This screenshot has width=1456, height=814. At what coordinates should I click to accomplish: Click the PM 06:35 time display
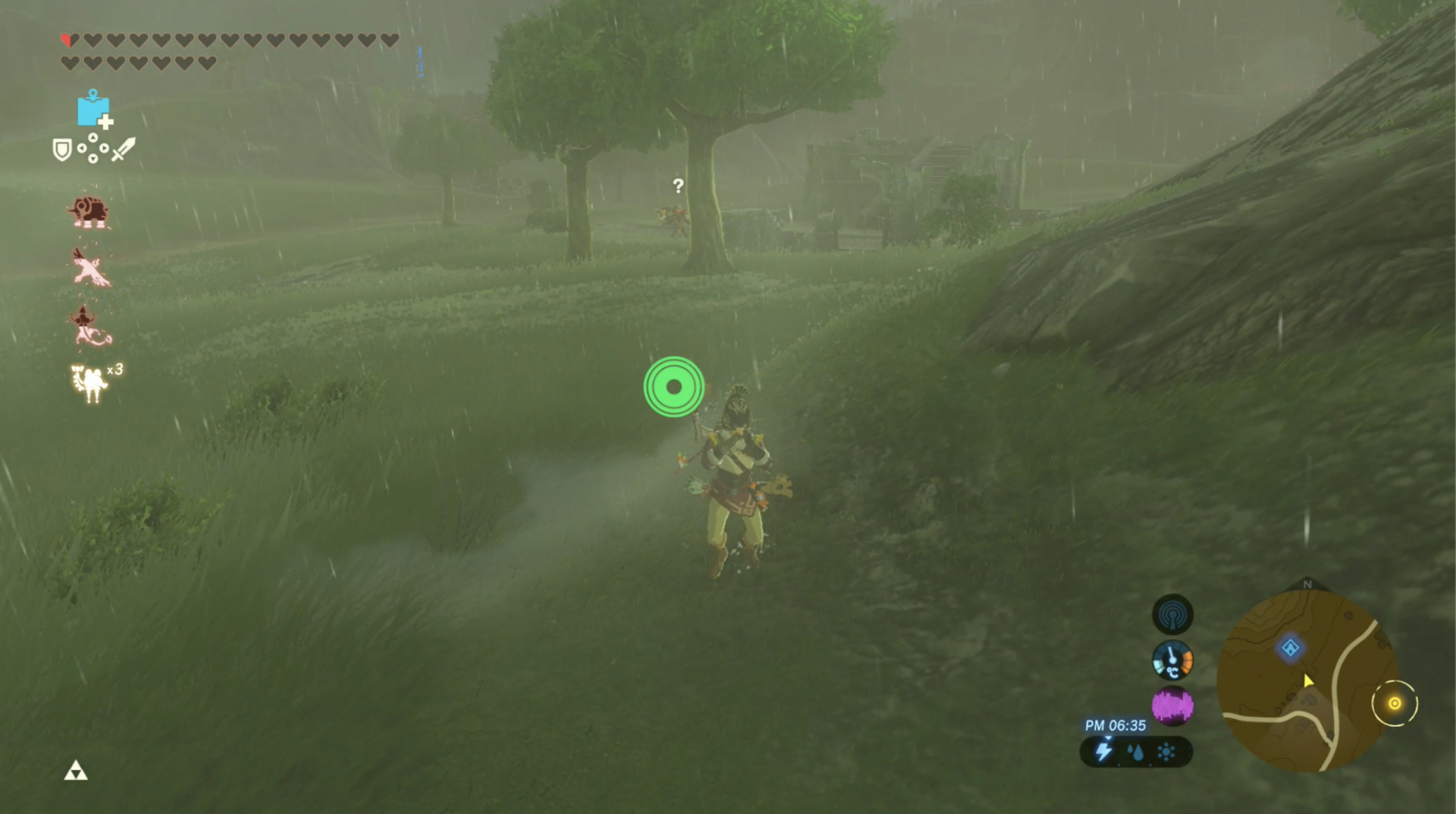(x=1116, y=725)
